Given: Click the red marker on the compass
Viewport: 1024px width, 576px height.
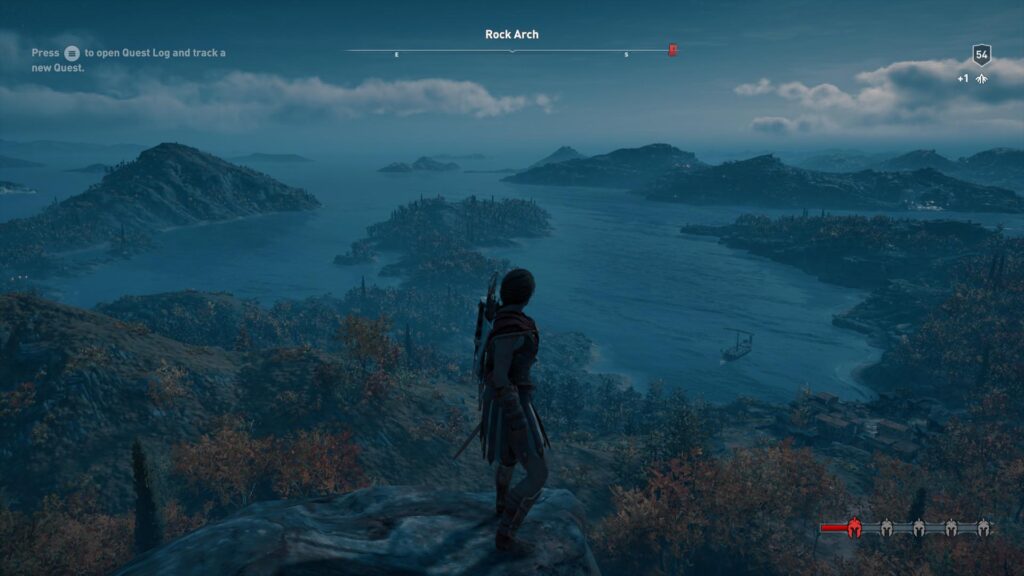Looking at the screenshot, I should coord(673,50).
